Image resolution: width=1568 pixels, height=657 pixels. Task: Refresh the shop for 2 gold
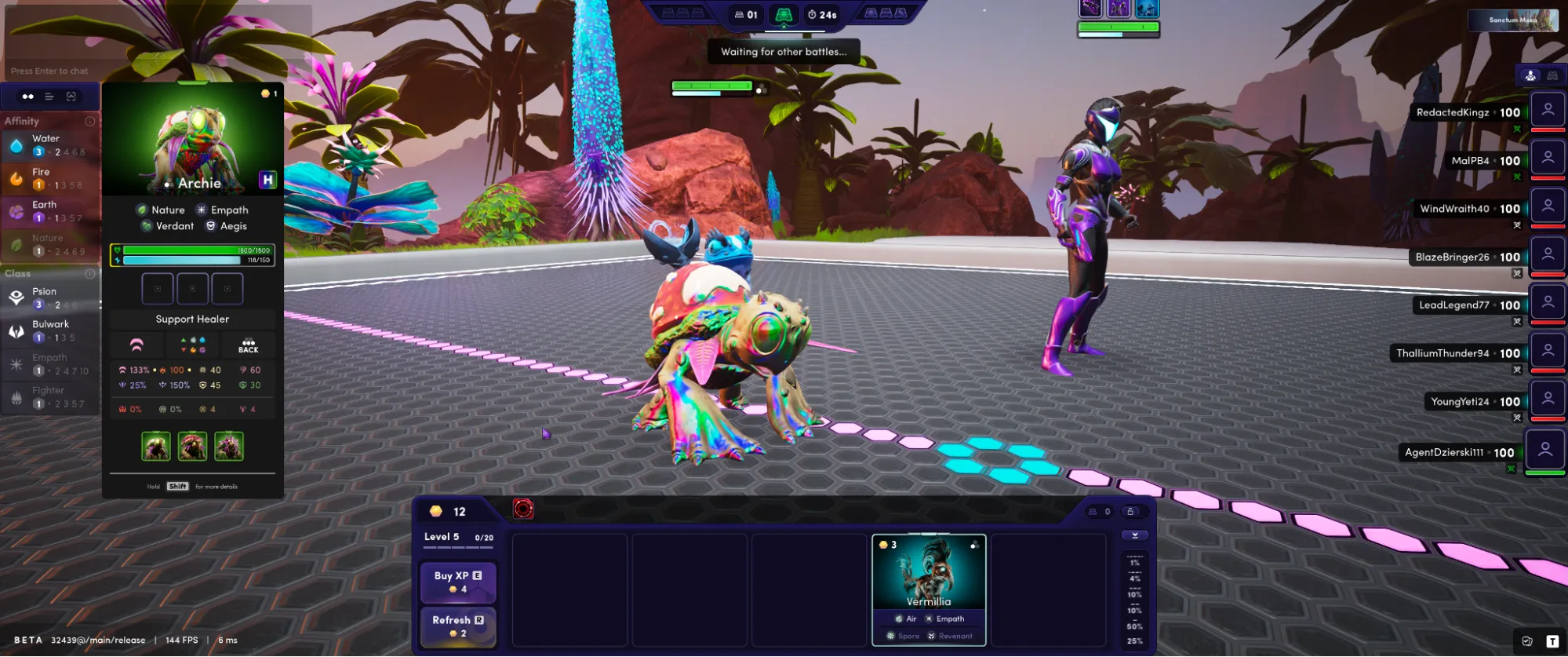coord(458,626)
